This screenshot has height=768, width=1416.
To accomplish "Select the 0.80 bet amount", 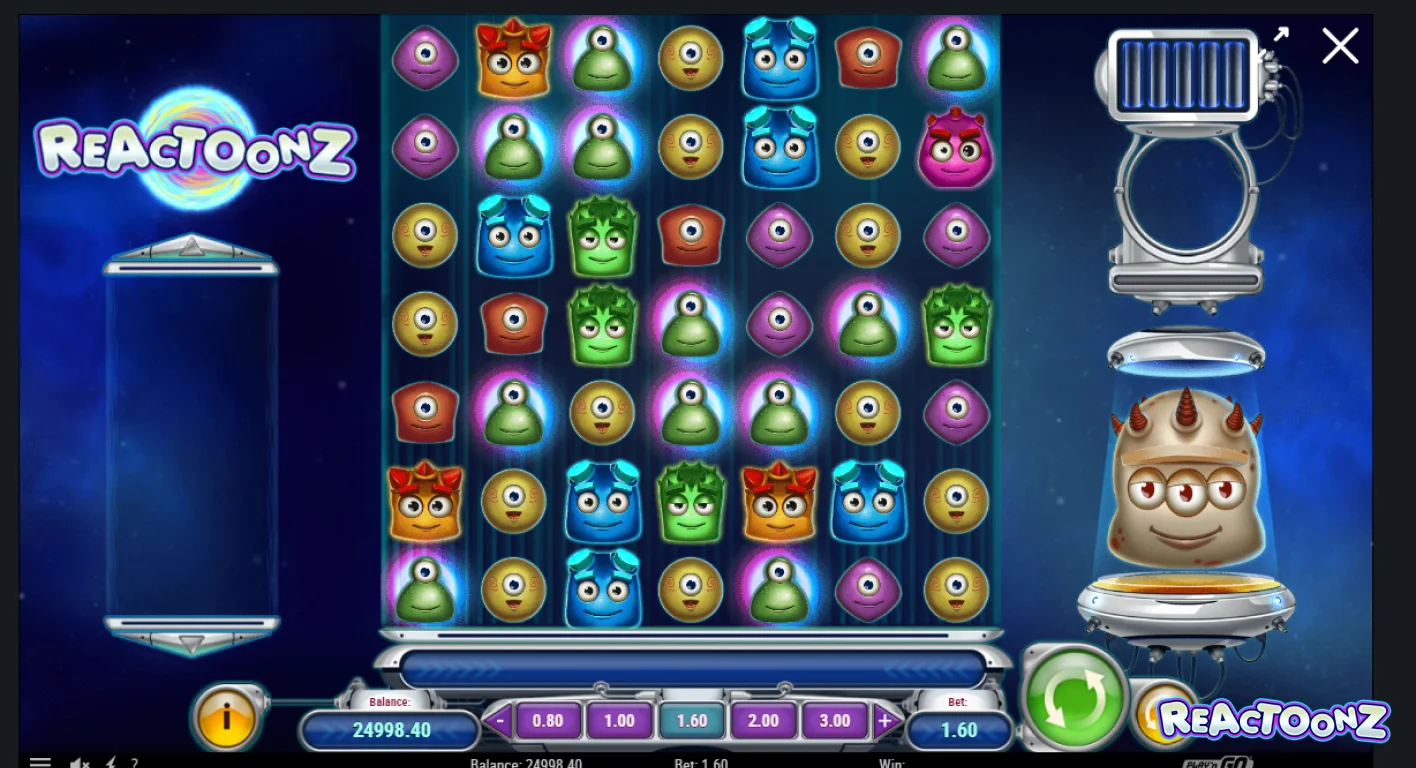I will (x=547, y=720).
